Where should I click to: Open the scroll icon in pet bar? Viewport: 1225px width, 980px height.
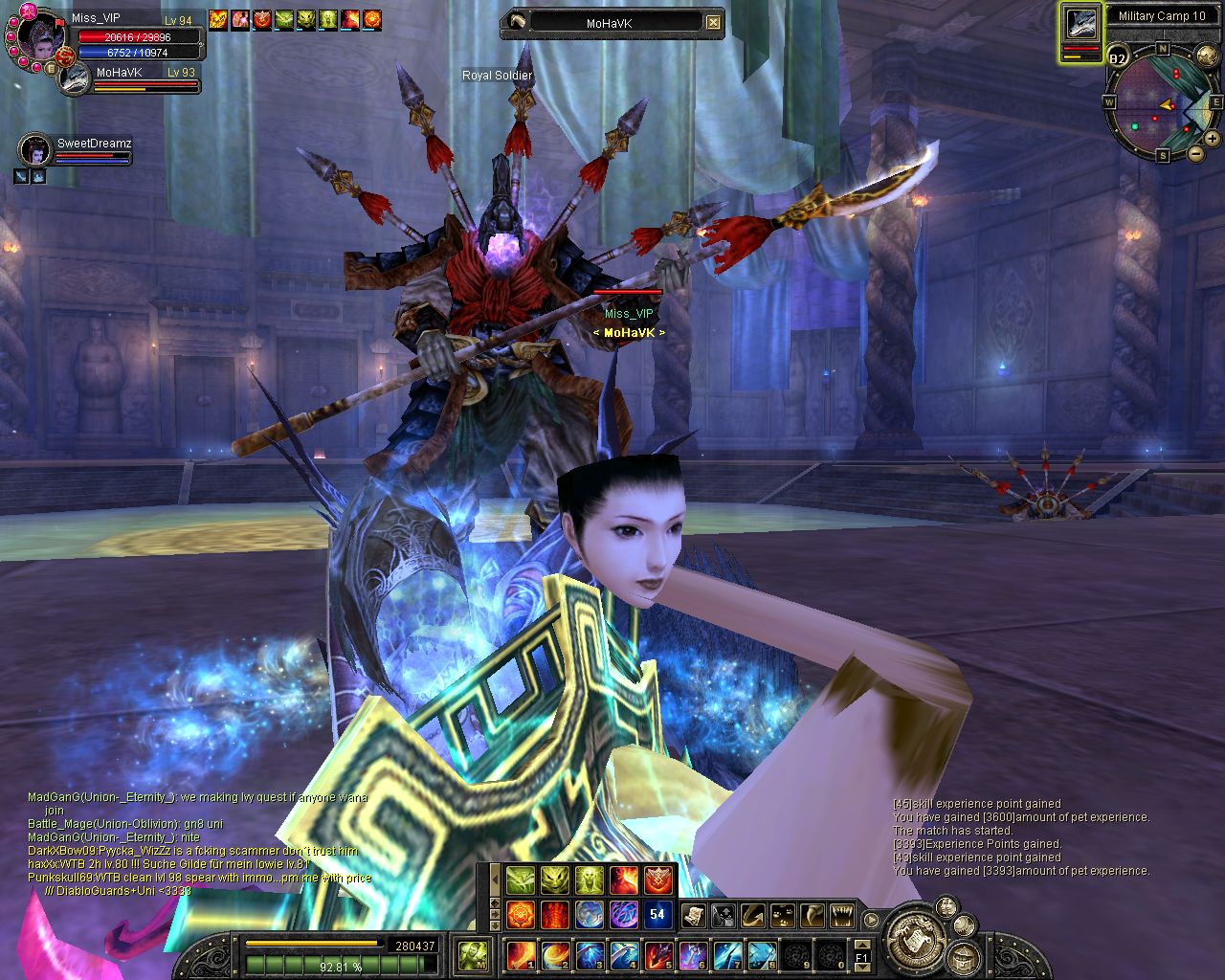tap(694, 917)
